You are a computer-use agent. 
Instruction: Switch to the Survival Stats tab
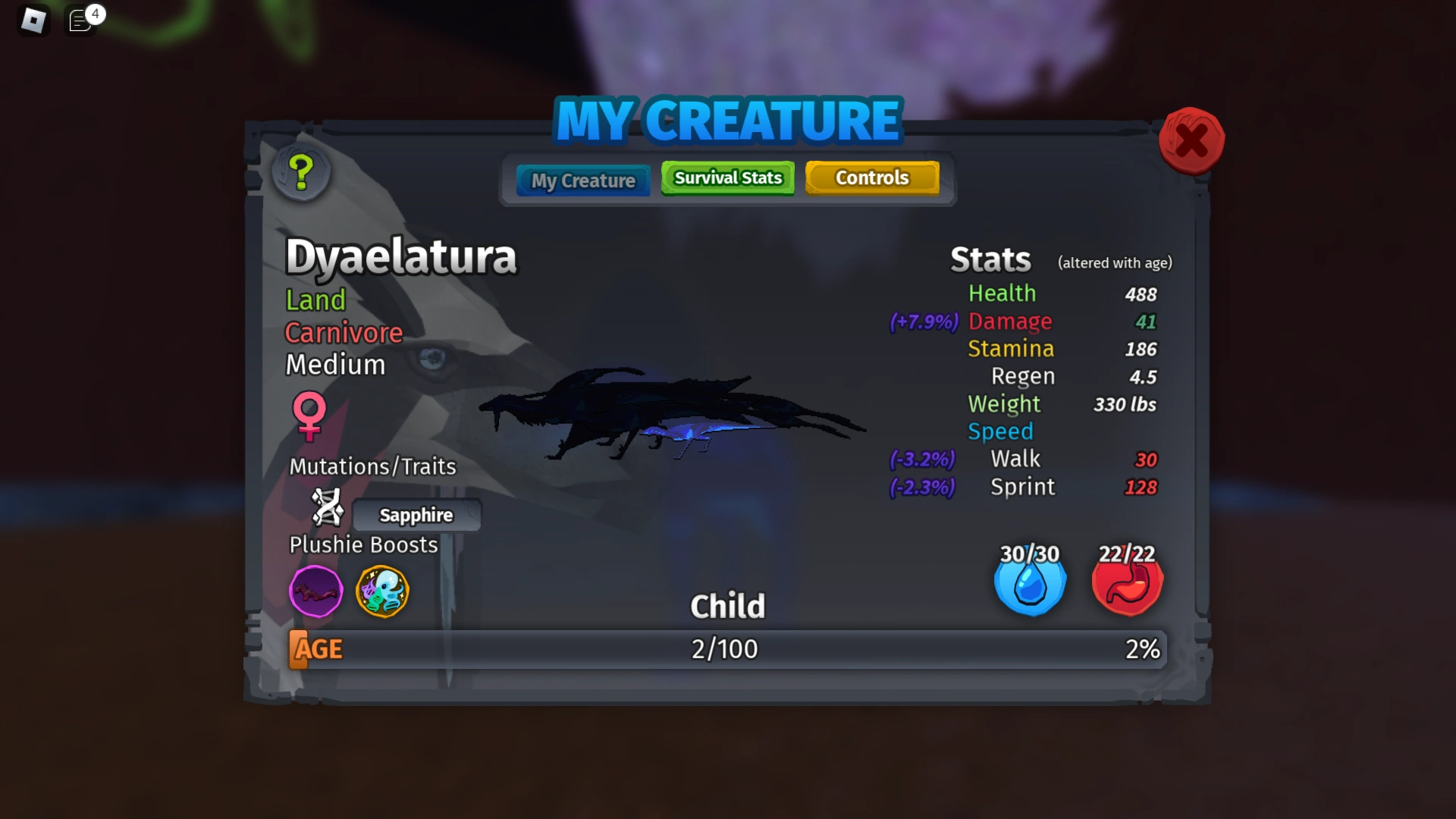(x=726, y=177)
